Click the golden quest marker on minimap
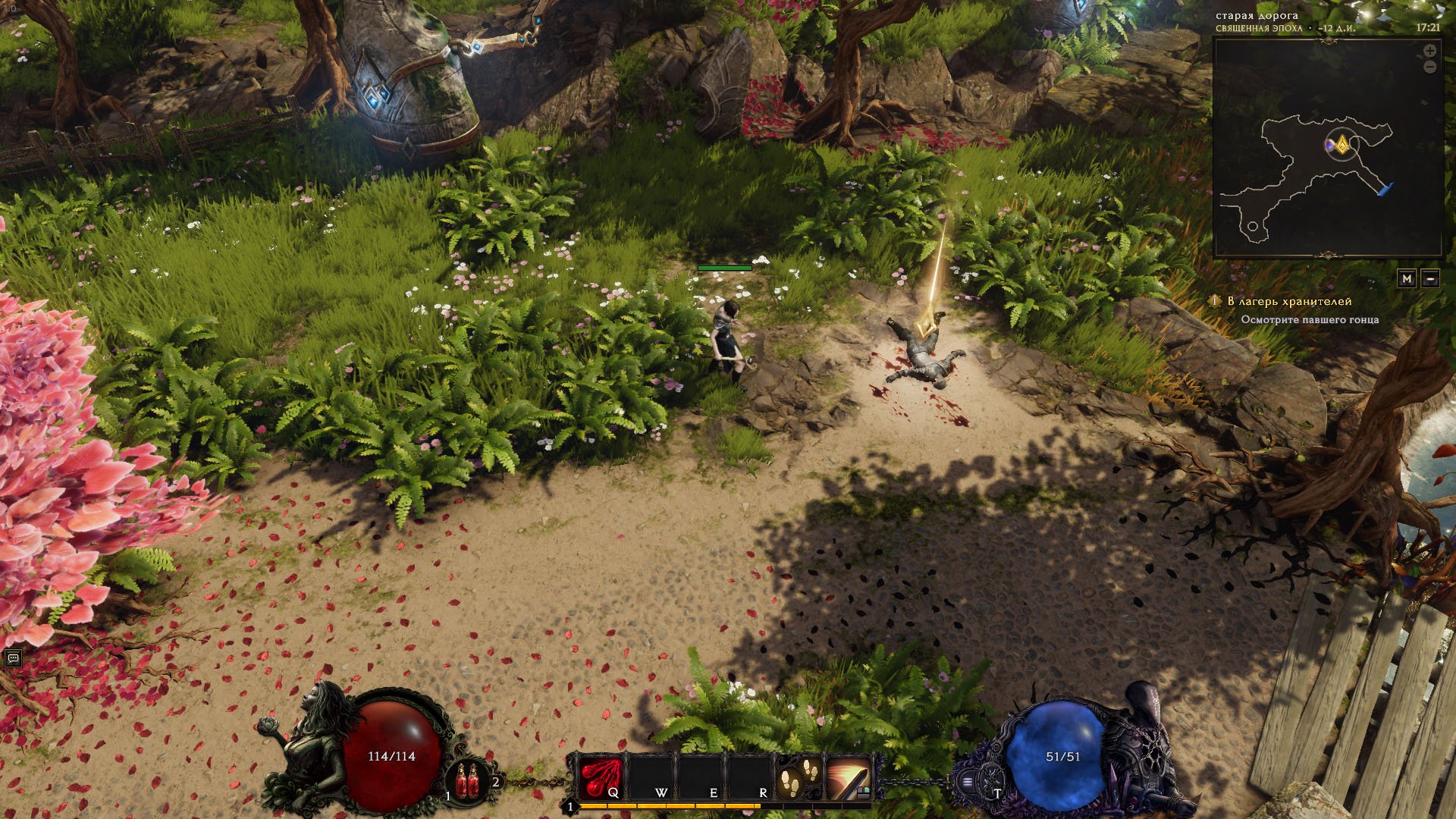 pyautogui.click(x=1341, y=144)
